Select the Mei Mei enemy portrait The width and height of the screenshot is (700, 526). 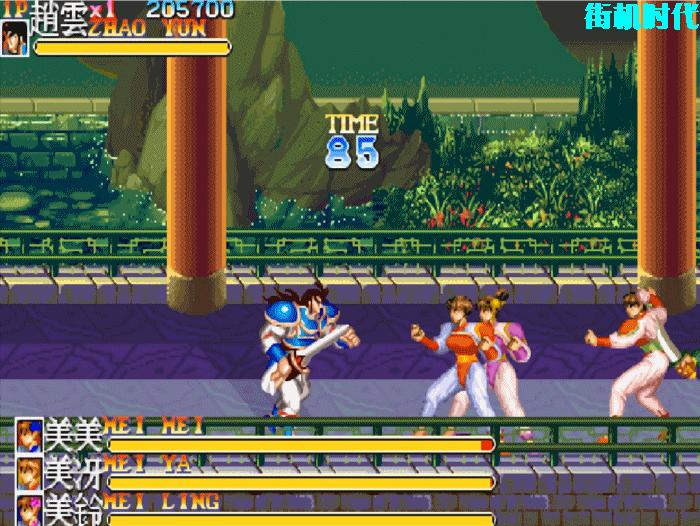[x=30, y=435]
